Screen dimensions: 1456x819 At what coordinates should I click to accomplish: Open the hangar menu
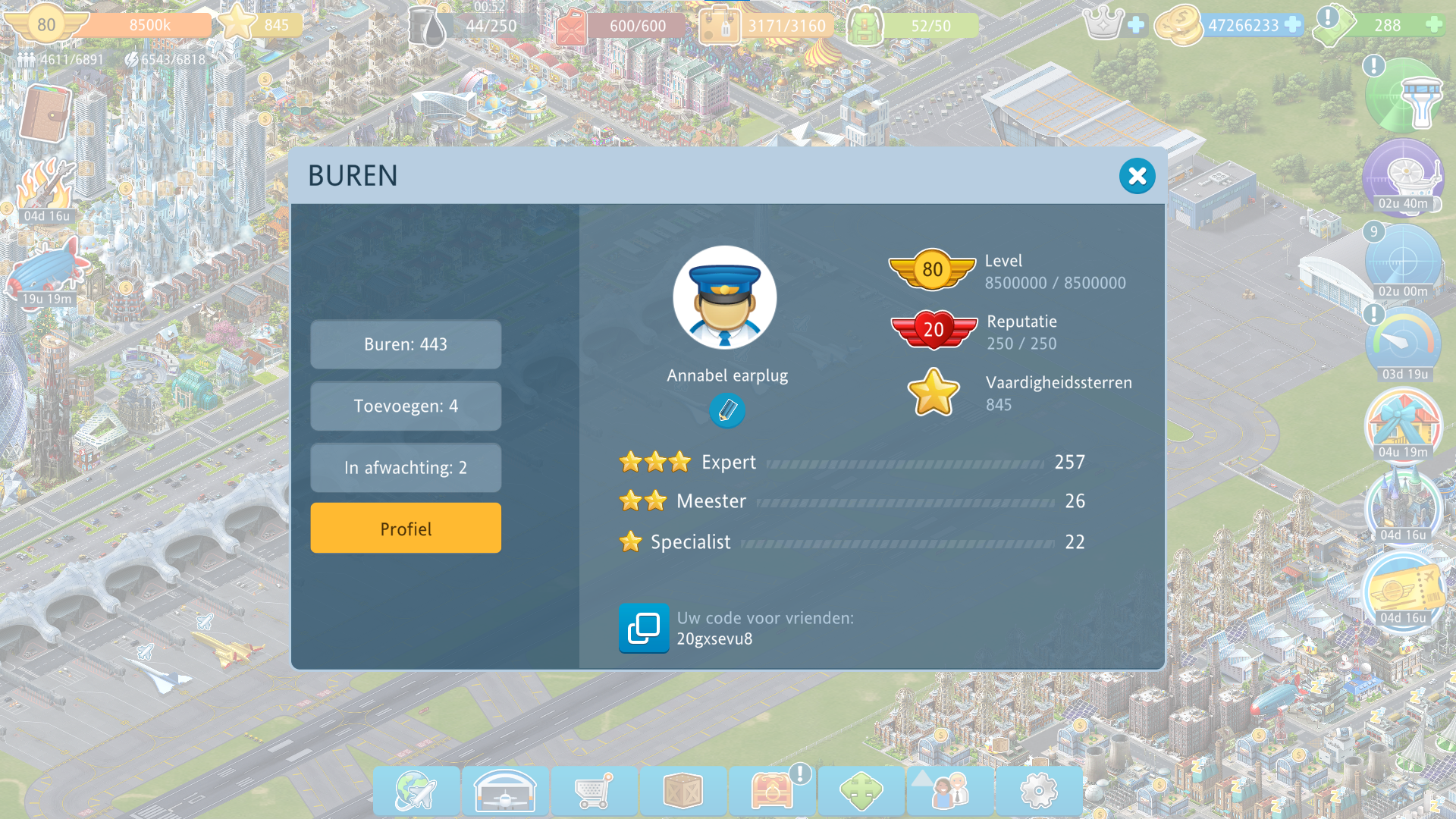pyautogui.click(x=505, y=791)
